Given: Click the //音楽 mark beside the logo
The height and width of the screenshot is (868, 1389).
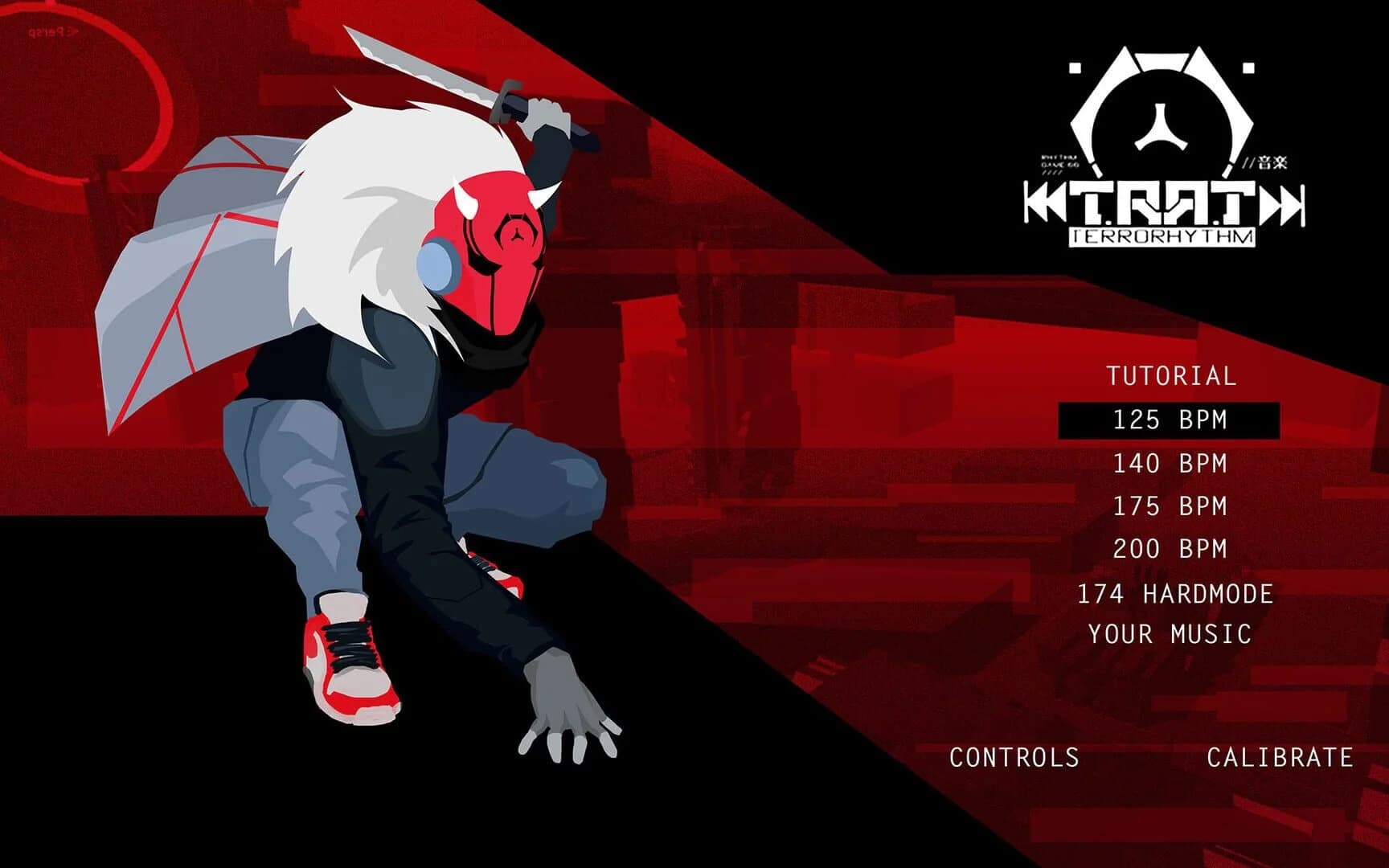Looking at the screenshot, I should [x=1266, y=161].
